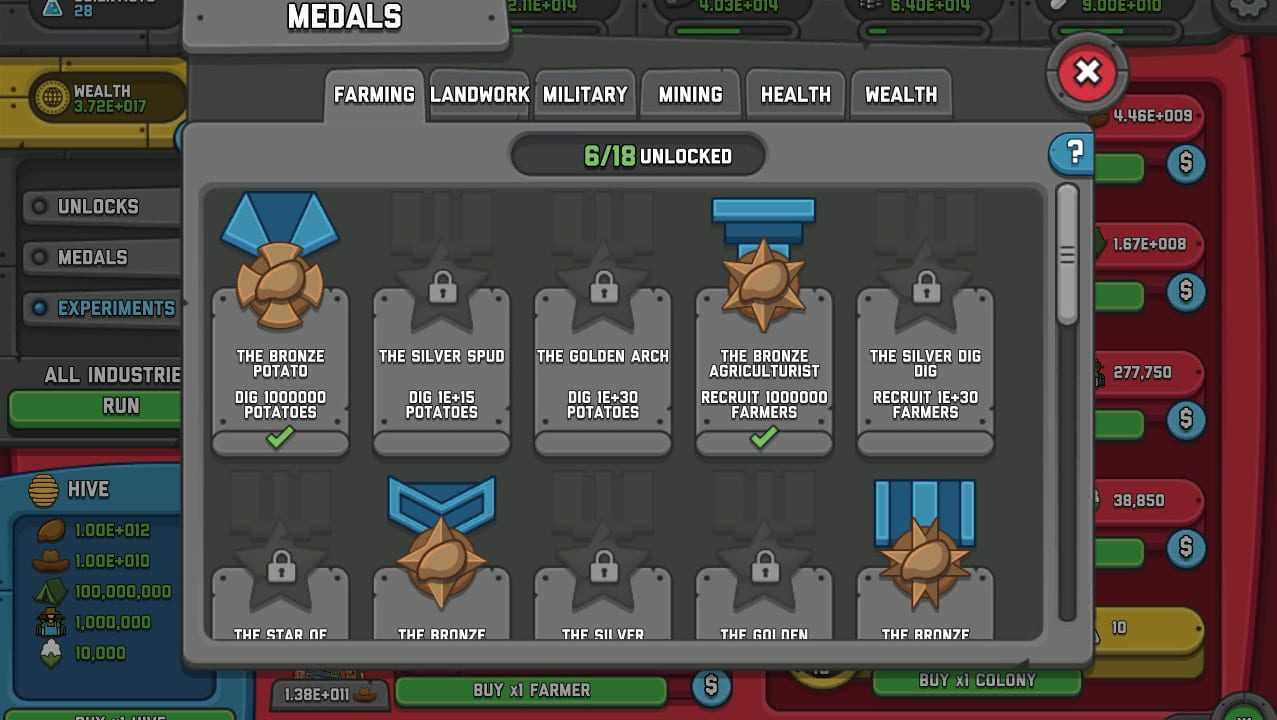Switch to the Landwork tab
Viewport: 1277px width, 720px height.
pos(480,95)
